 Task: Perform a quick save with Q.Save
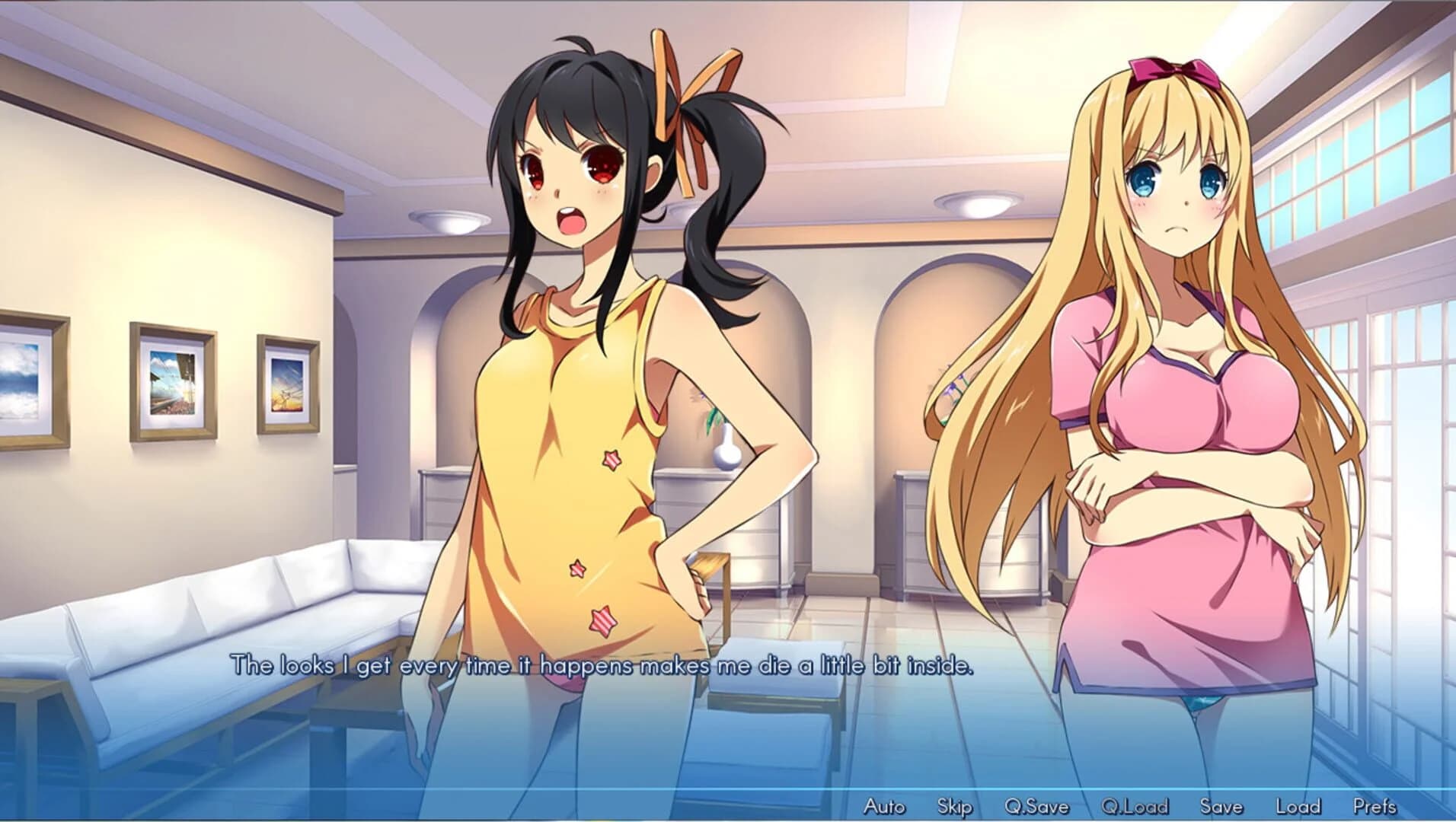[1036, 808]
